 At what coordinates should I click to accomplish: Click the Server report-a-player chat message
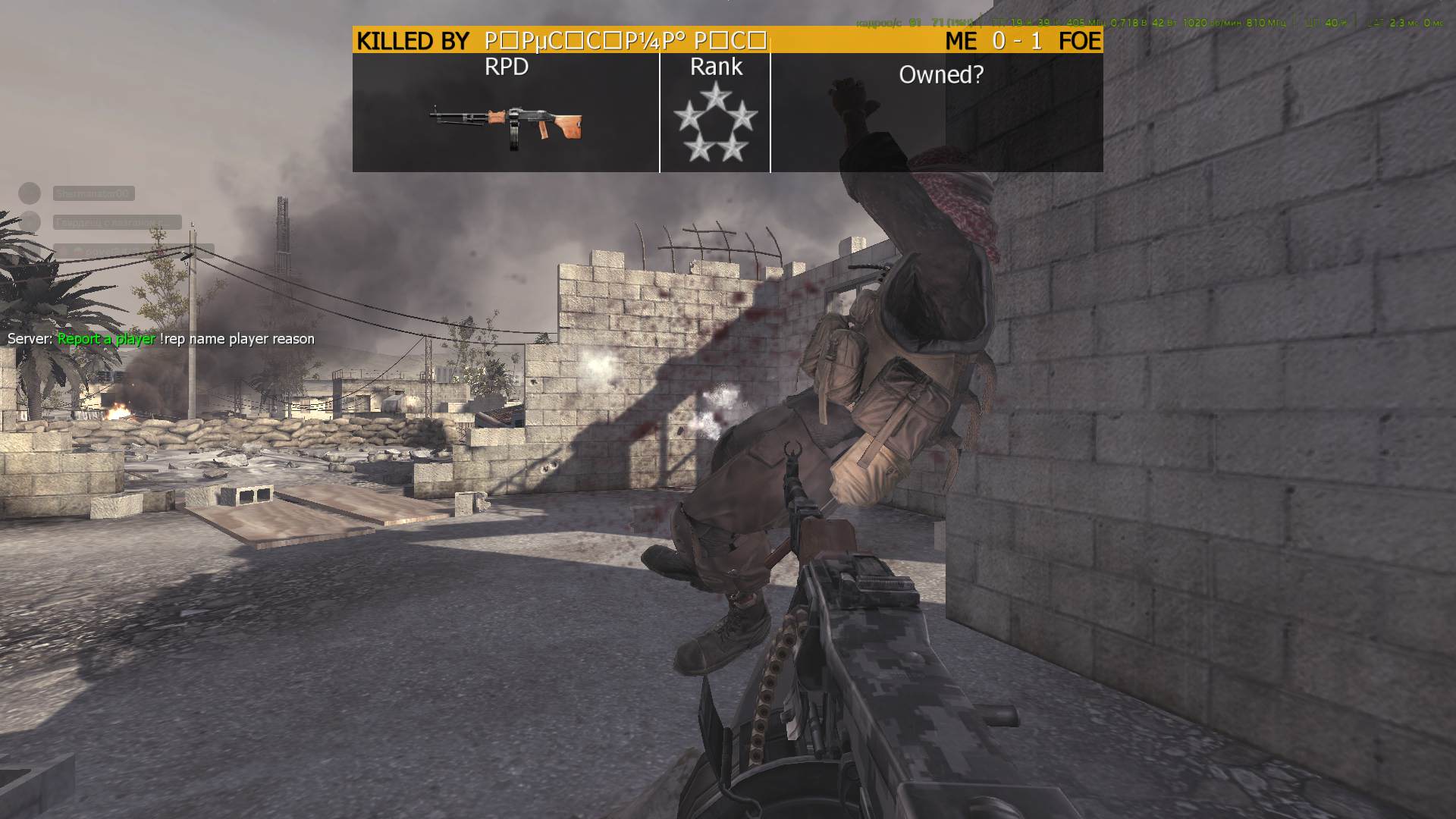[161, 339]
